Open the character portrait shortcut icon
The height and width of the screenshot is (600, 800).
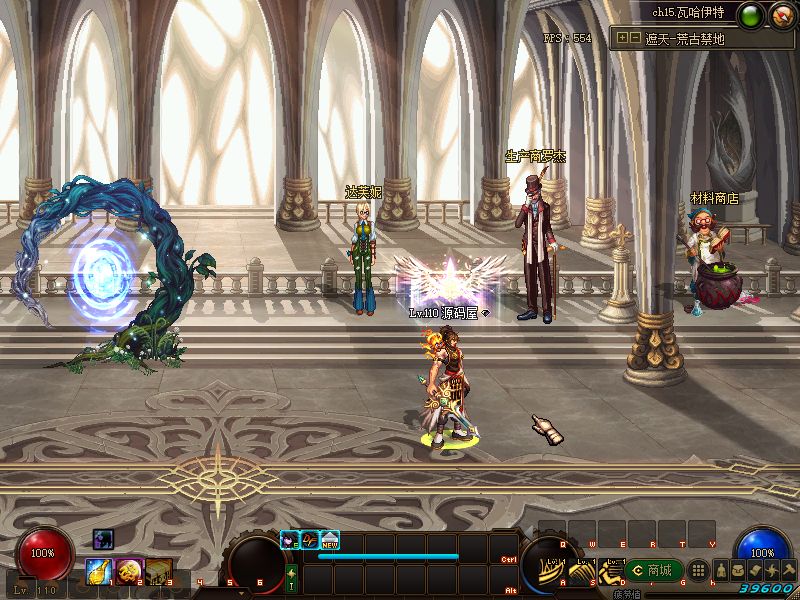click(x=290, y=539)
